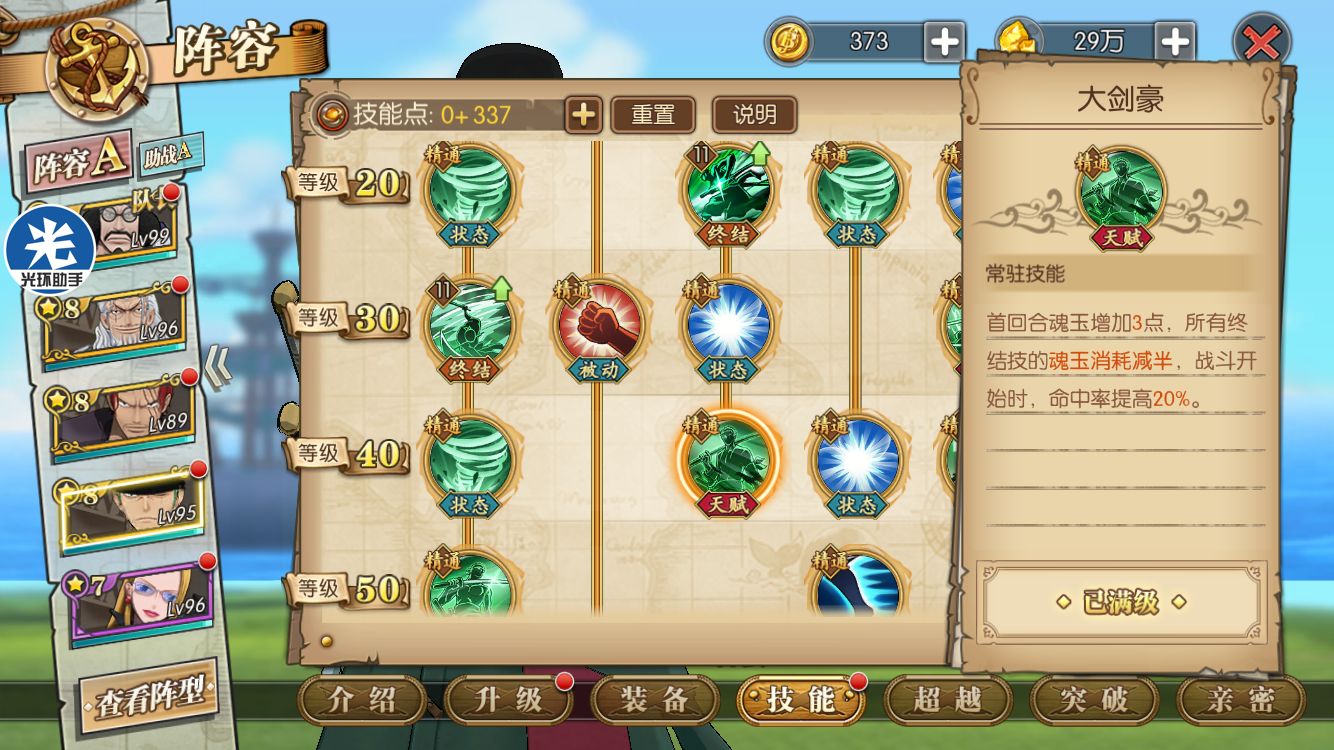Switch to the 升级 tab
Screen dimensions: 1334x750
507,701
